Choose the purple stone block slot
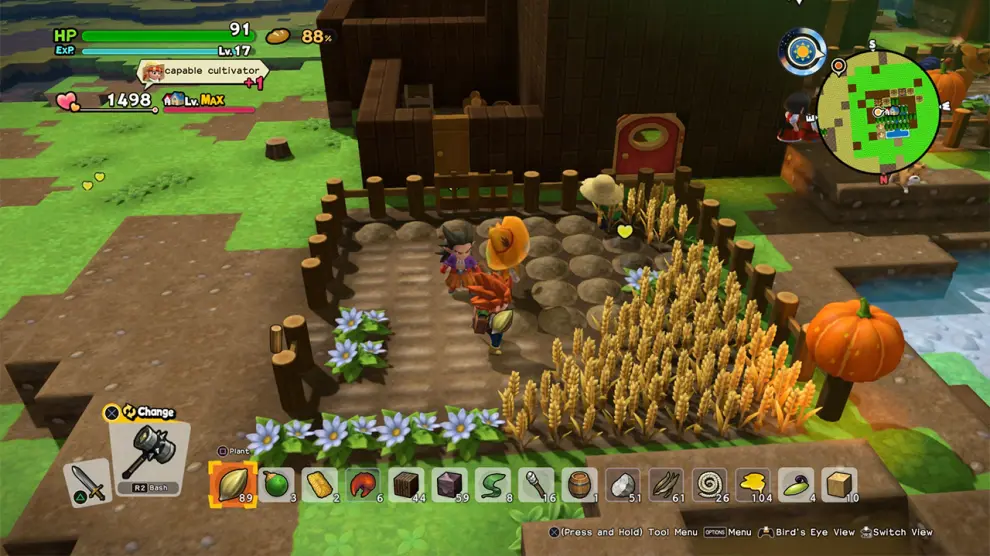 [x=450, y=485]
